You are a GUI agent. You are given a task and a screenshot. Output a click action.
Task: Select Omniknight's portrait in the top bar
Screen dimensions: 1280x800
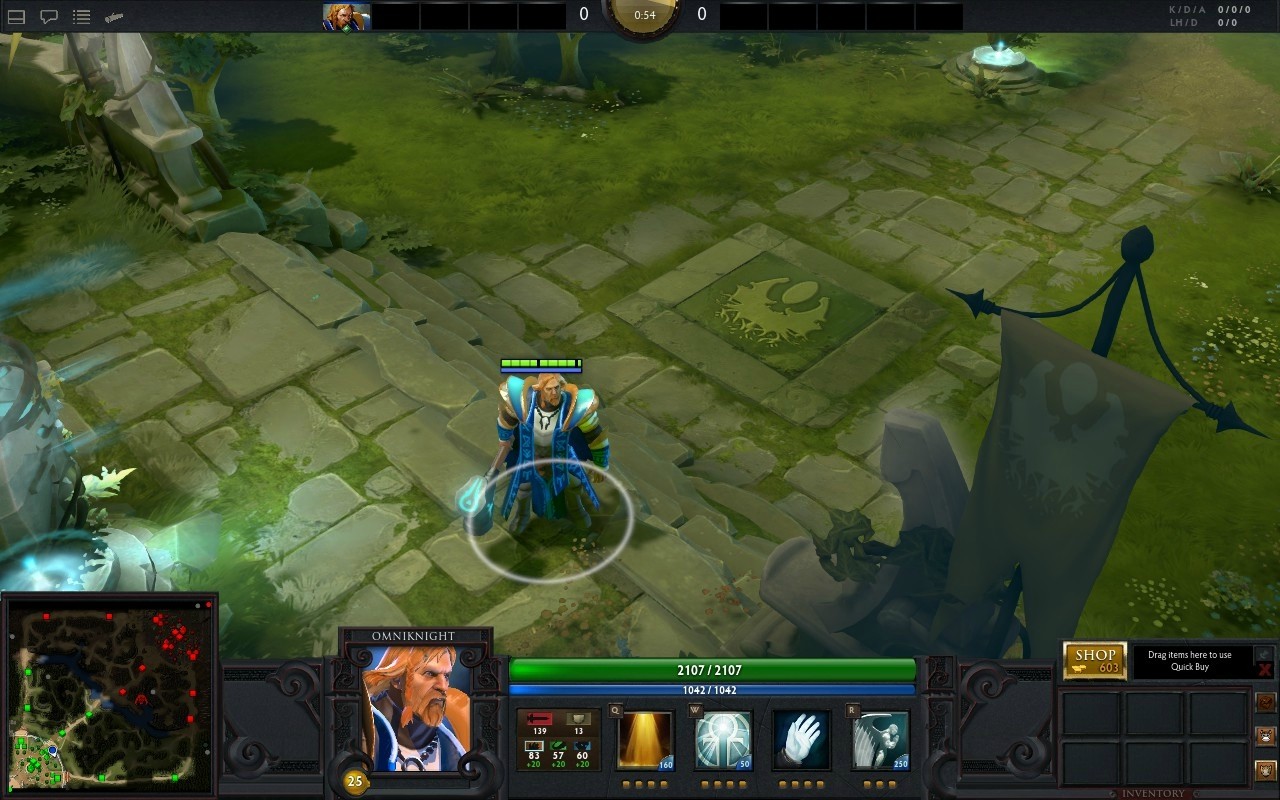point(346,16)
